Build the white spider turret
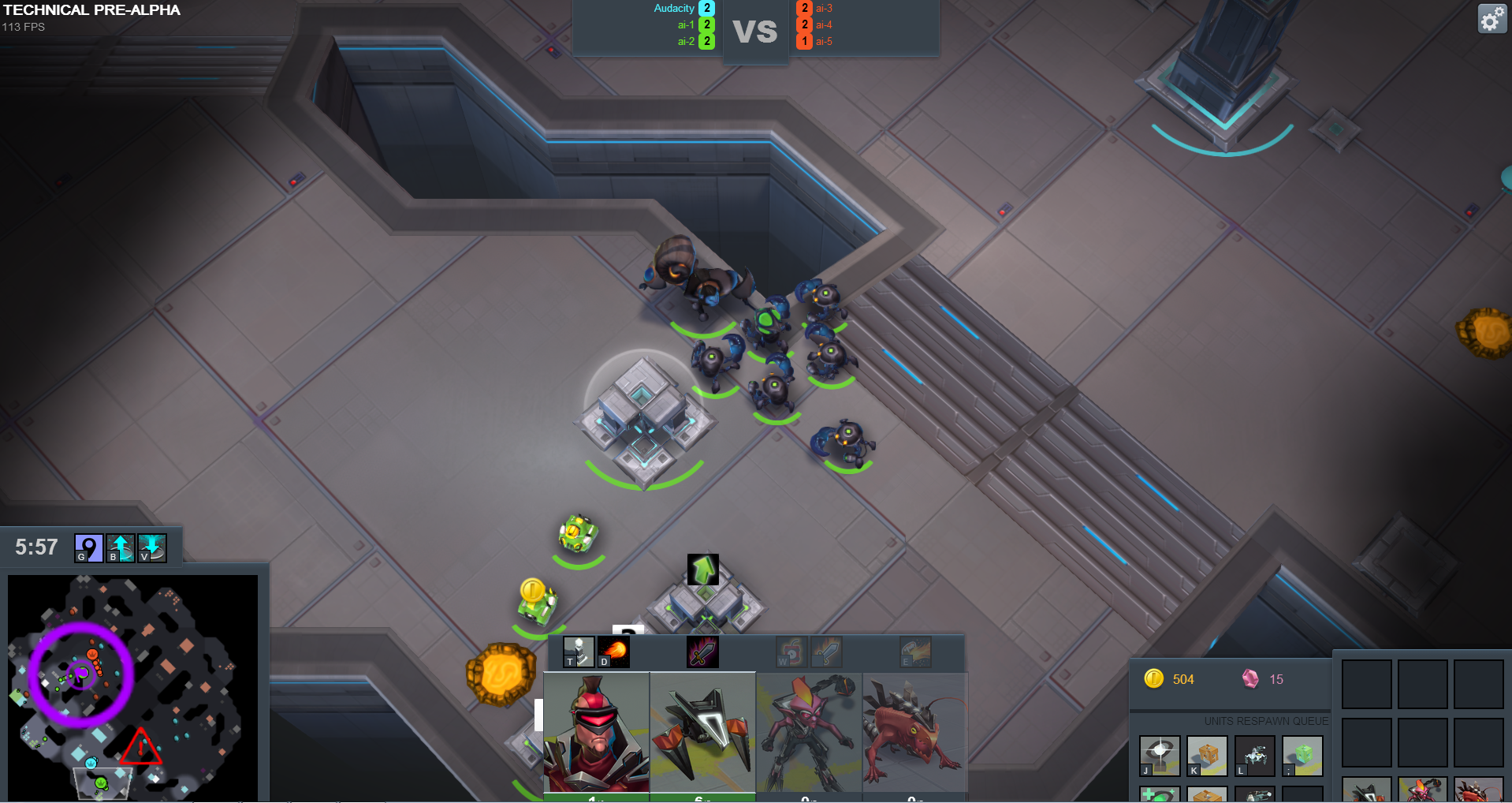 [1254, 756]
